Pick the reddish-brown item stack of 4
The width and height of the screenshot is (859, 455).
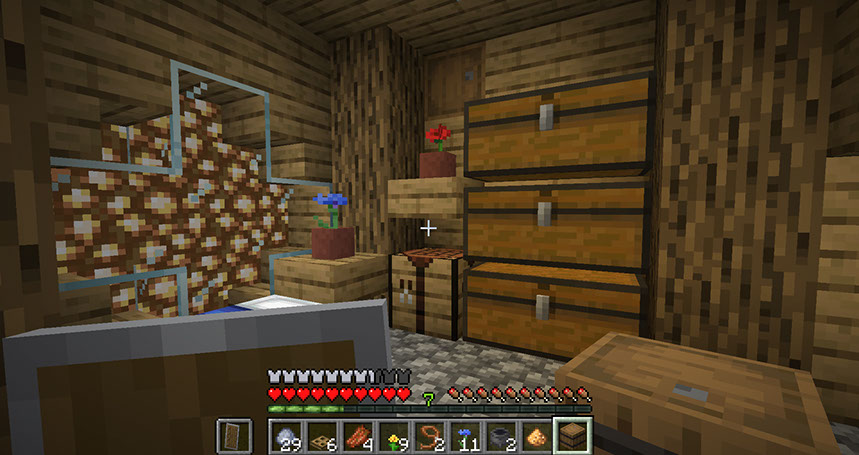click(357, 435)
